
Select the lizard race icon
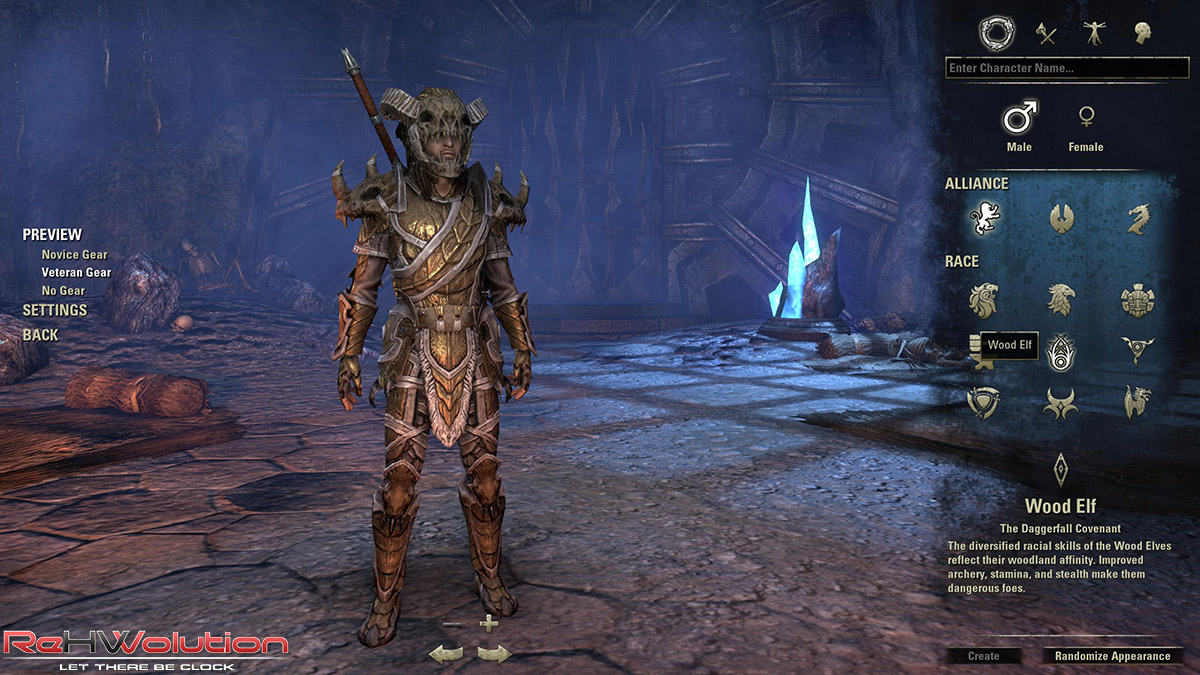[1137, 401]
